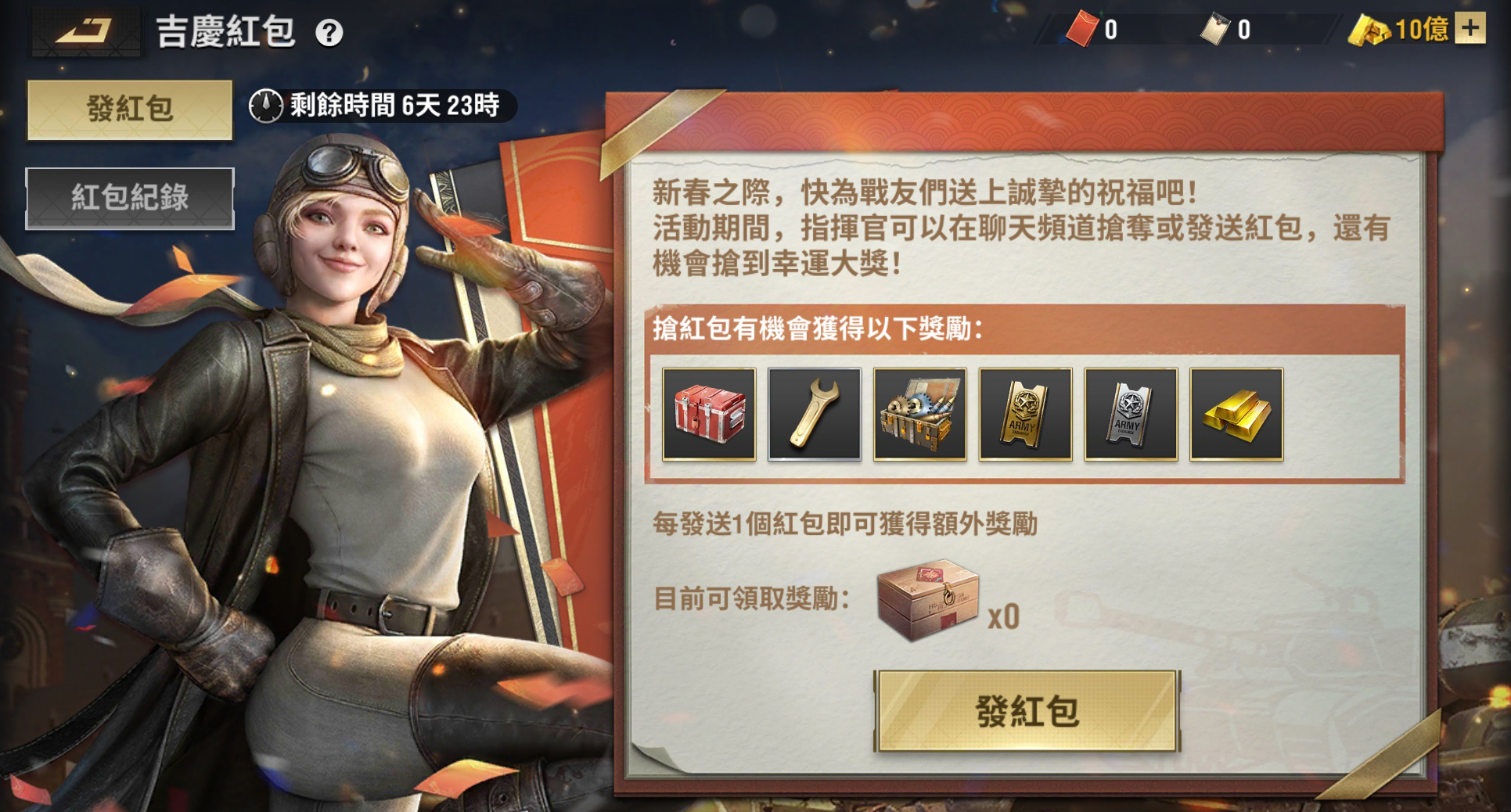The height and width of the screenshot is (812, 1511).
Task: View the red supply chest reward icon
Action: pyautogui.click(x=711, y=415)
